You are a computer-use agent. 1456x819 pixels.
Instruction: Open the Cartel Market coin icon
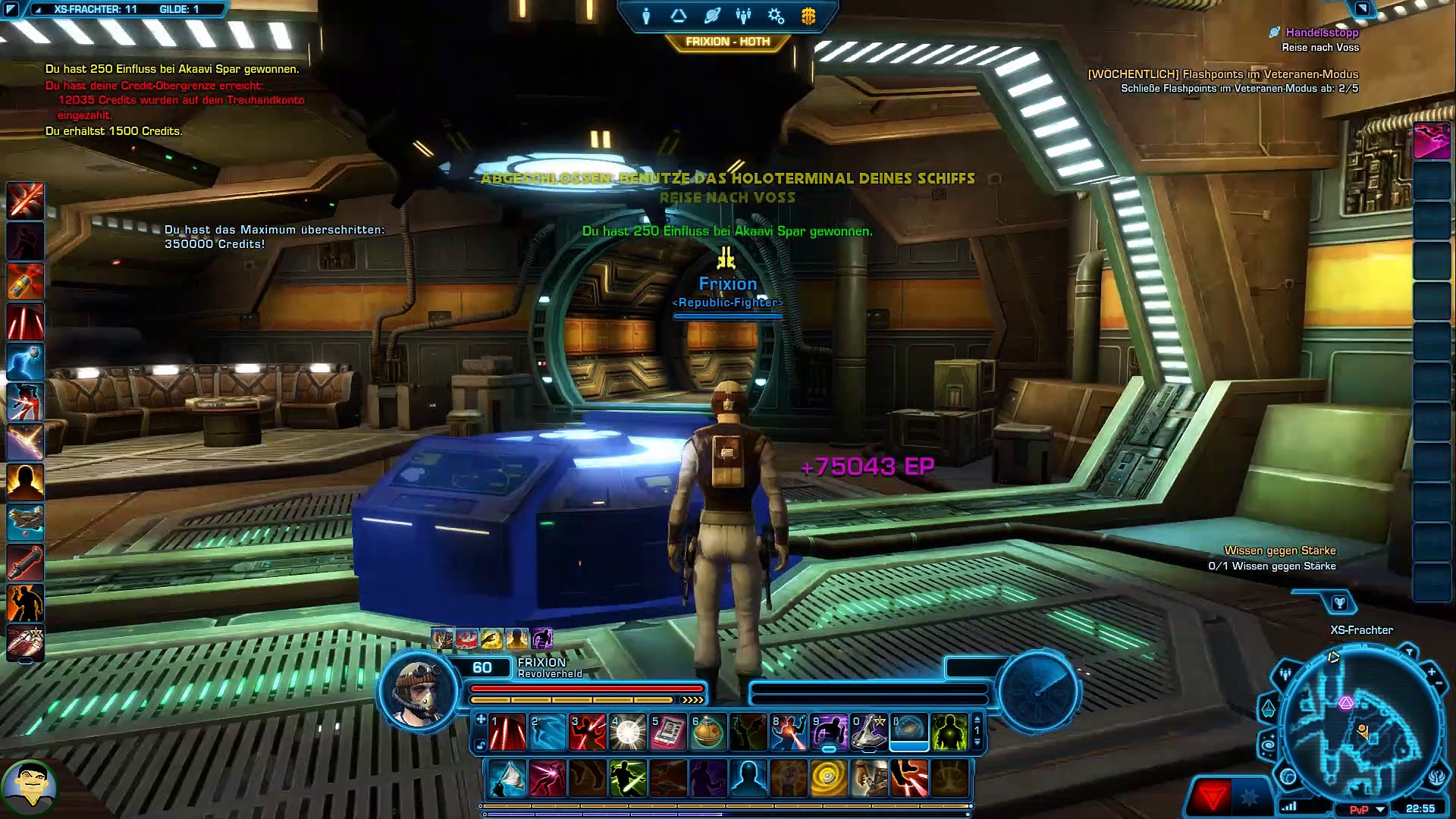[x=808, y=16]
